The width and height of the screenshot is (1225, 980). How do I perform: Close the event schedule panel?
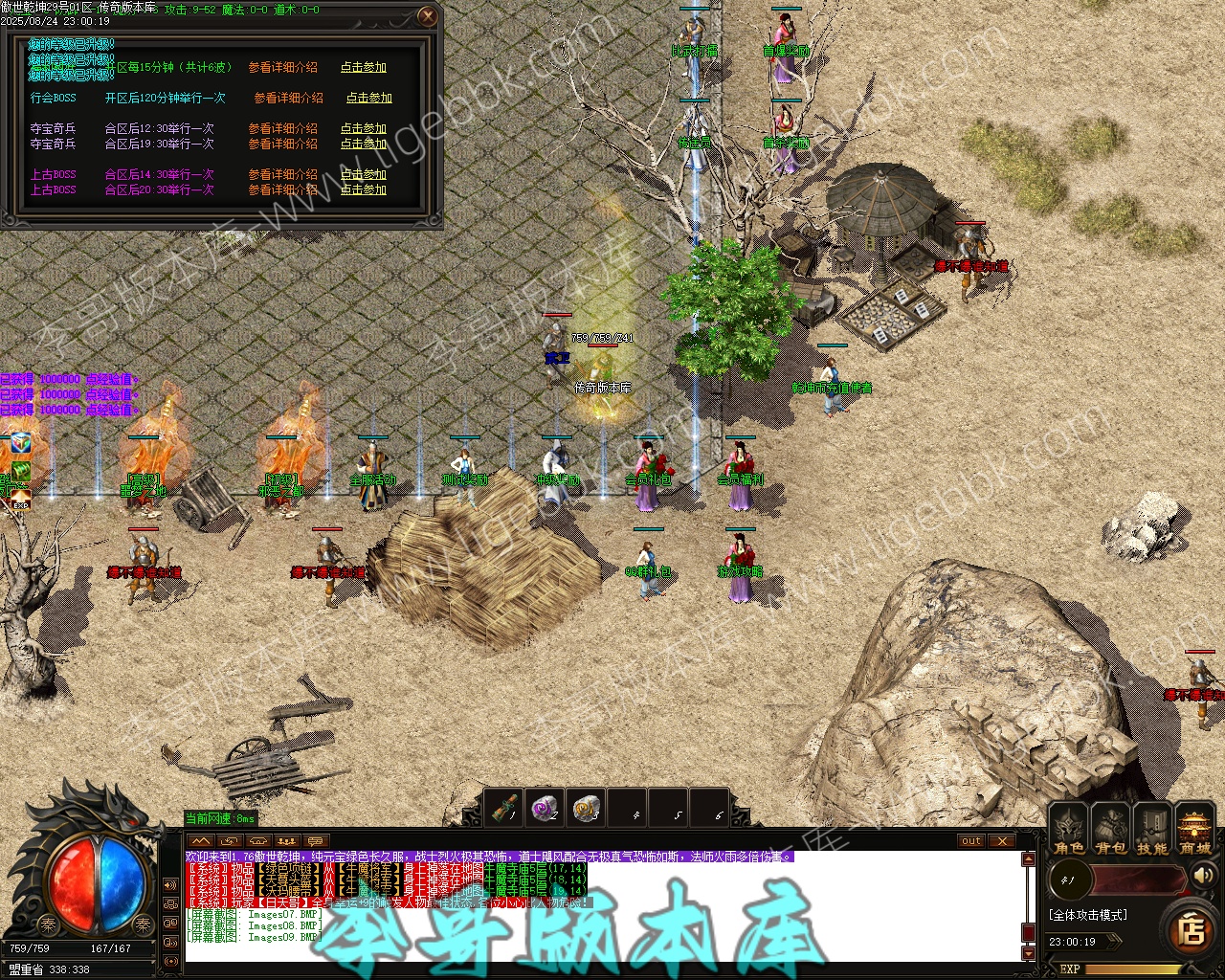[428, 16]
